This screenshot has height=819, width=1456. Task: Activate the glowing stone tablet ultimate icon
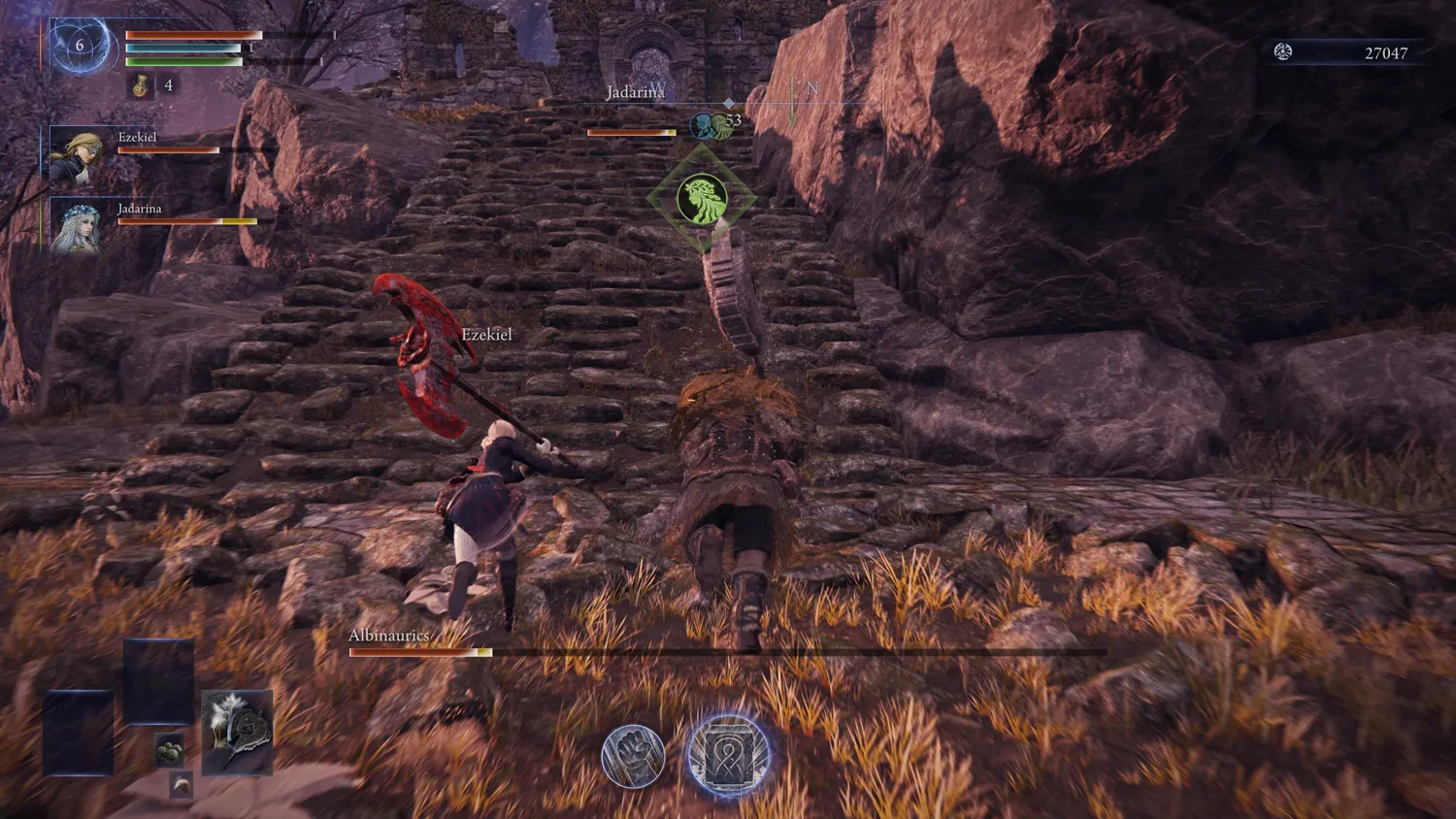(728, 755)
